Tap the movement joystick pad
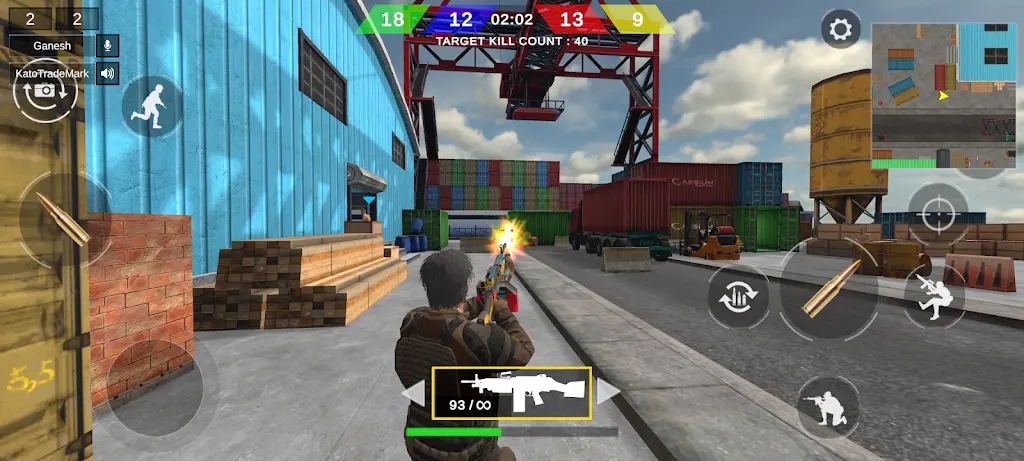Image resolution: width=1024 pixels, height=461 pixels. pos(154,387)
